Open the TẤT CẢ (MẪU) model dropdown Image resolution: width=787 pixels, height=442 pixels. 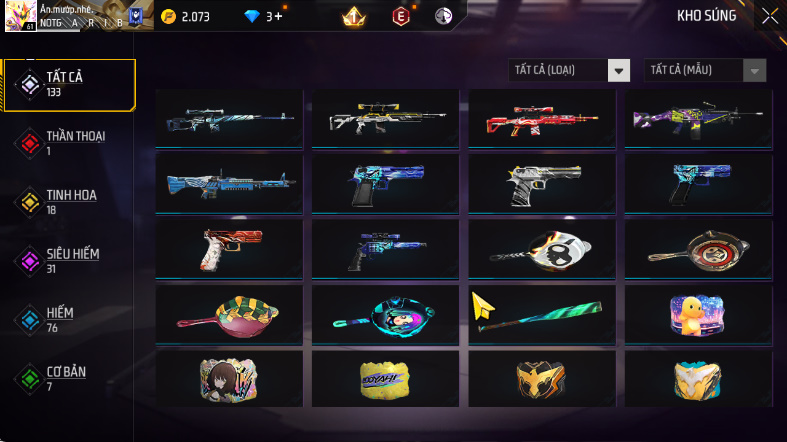pyautogui.click(x=705, y=70)
